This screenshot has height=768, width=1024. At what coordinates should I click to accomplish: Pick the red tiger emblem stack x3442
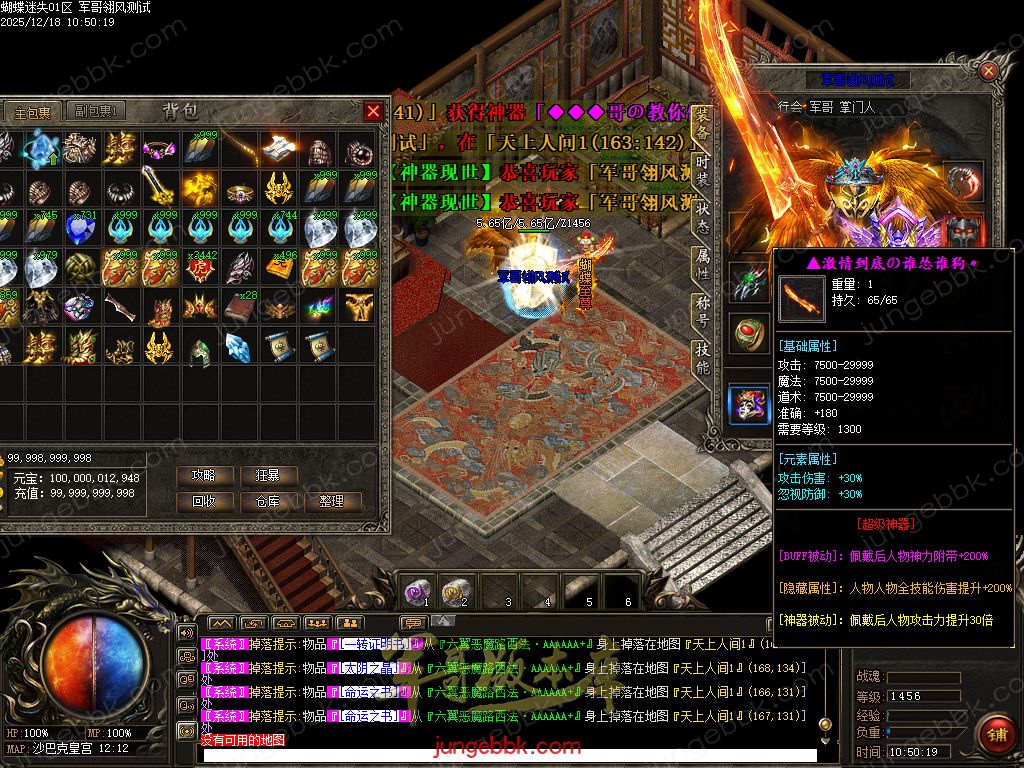click(201, 268)
